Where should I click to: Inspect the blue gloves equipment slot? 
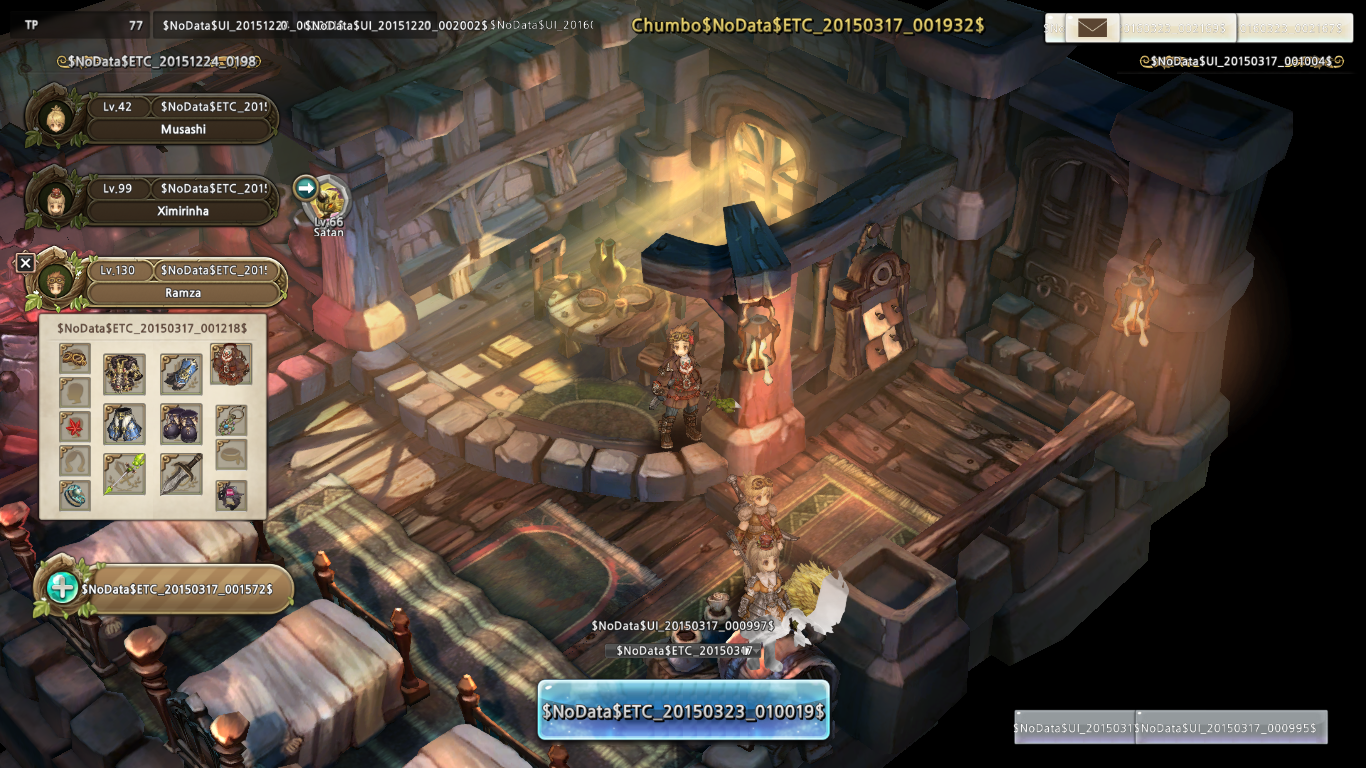(x=181, y=374)
